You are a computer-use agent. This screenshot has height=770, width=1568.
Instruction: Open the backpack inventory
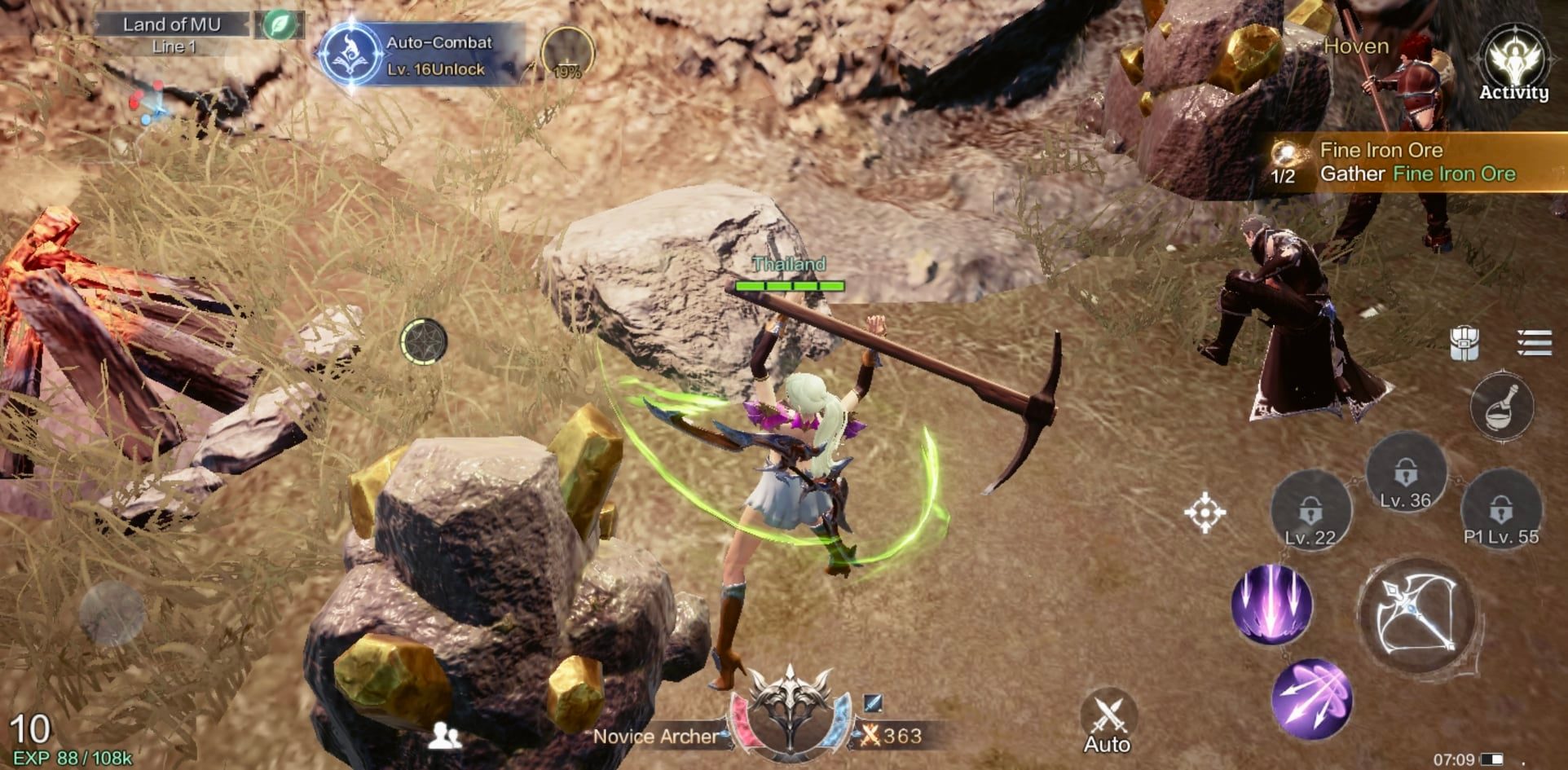pos(1464,343)
